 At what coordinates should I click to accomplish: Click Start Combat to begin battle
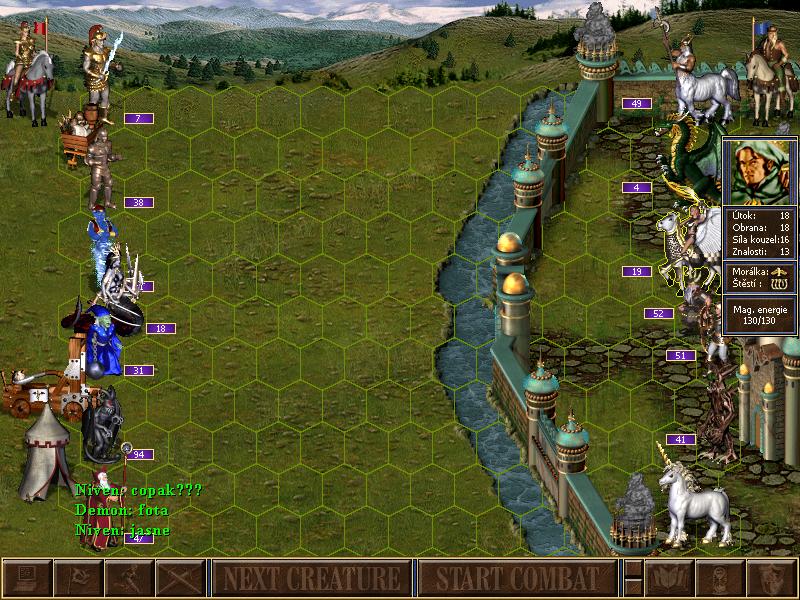click(x=517, y=578)
